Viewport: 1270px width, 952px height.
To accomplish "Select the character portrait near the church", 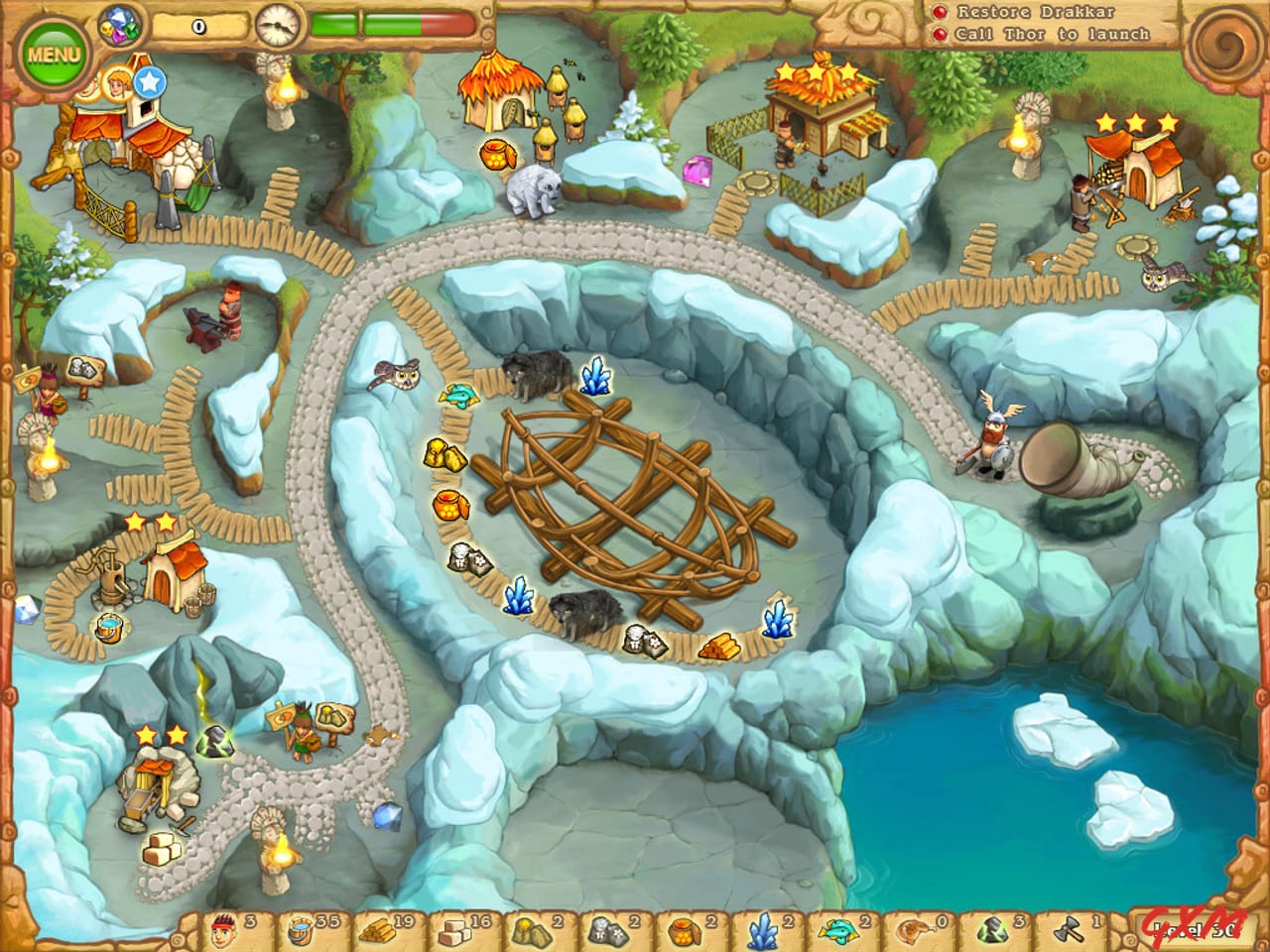I will pos(119,84).
